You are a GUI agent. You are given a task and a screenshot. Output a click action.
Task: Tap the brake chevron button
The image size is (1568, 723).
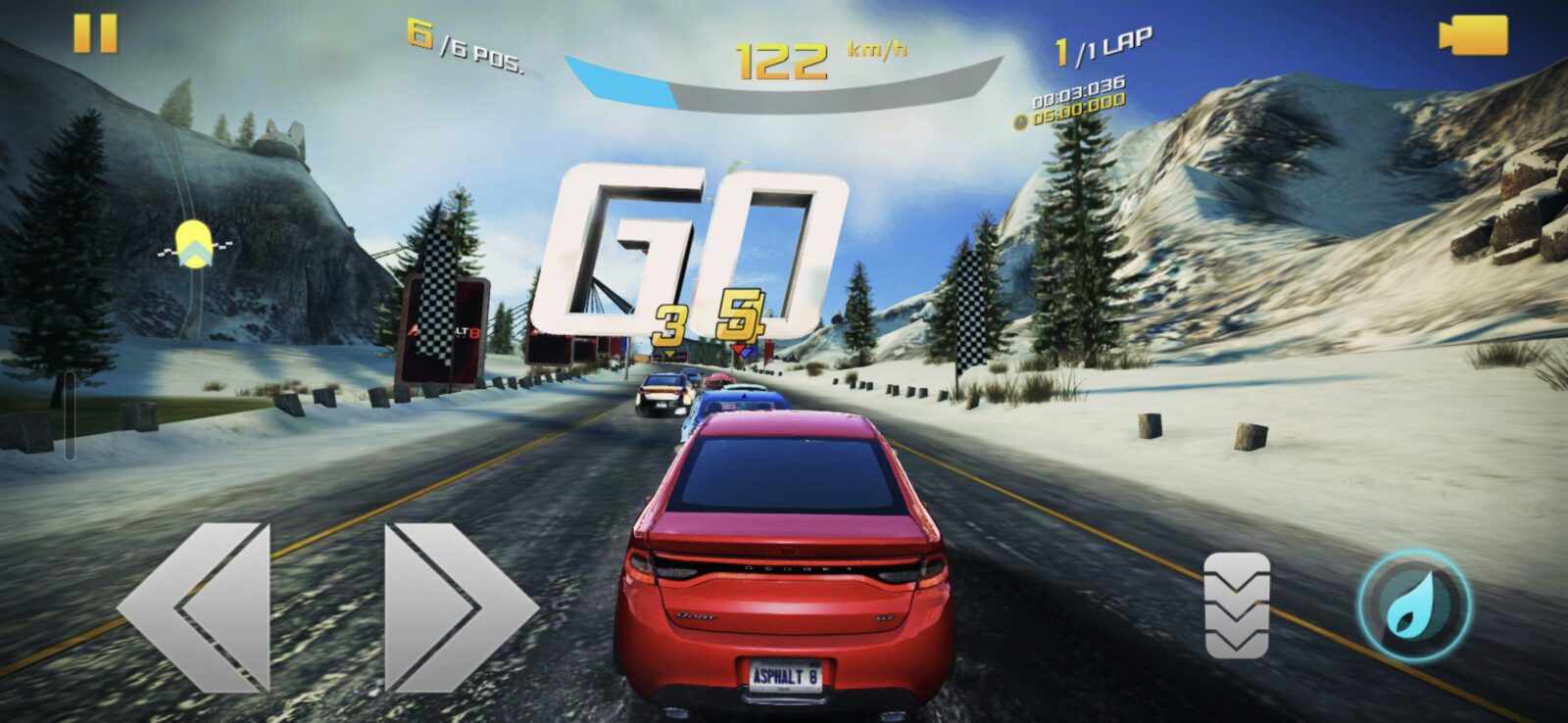(1236, 604)
